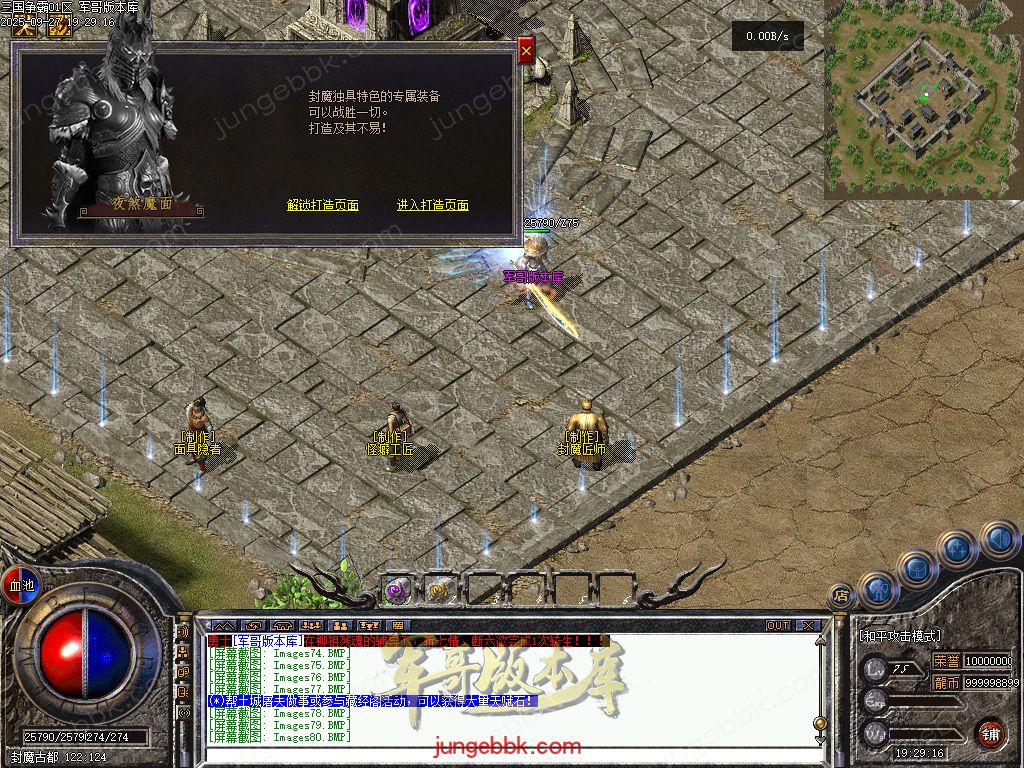Use the purple swirl item in hotbar
This screenshot has width=1024, height=768.
pyautogui.click(x=397, y=590)
